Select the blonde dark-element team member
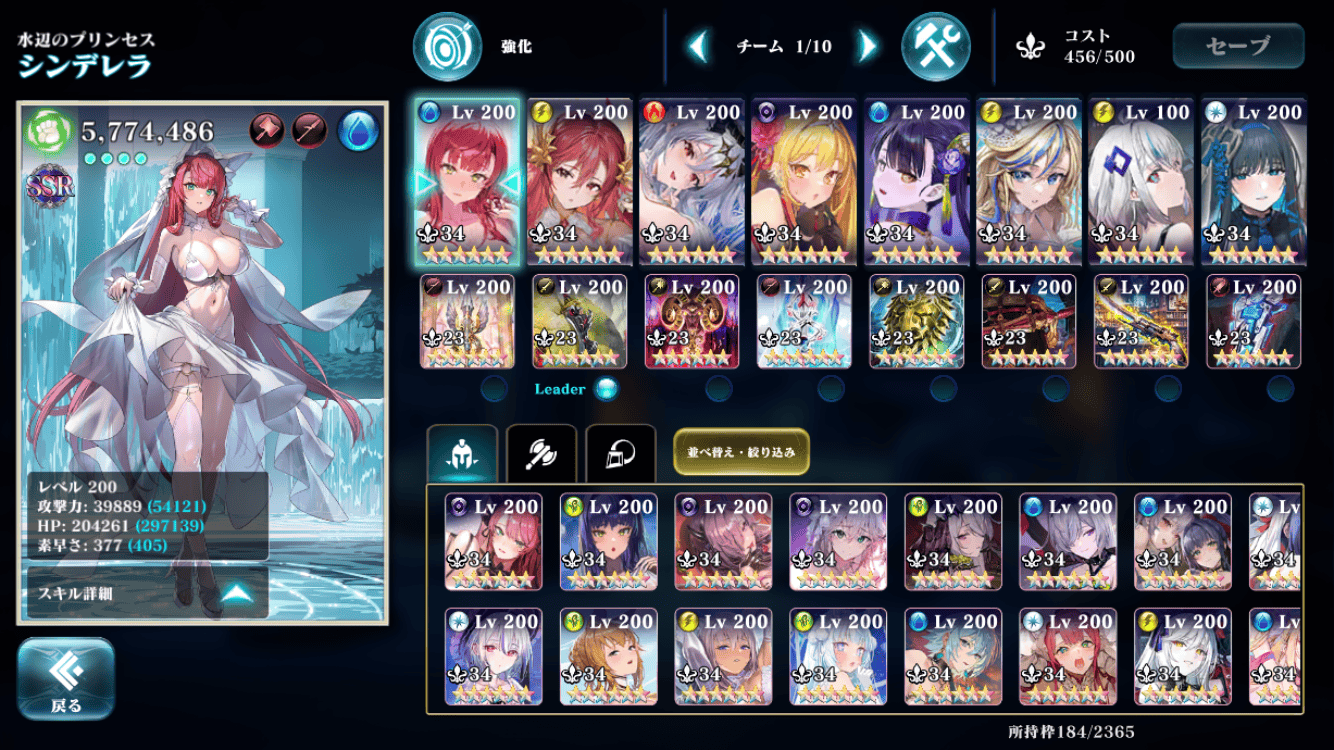1334x750 pixels. (x=804, y=181)
